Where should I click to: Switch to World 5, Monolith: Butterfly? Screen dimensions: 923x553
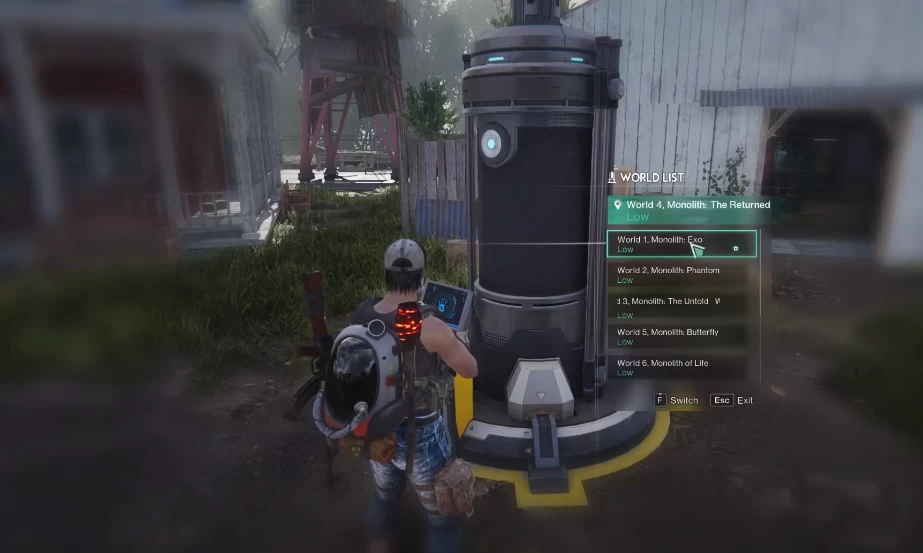click(677, 336)
